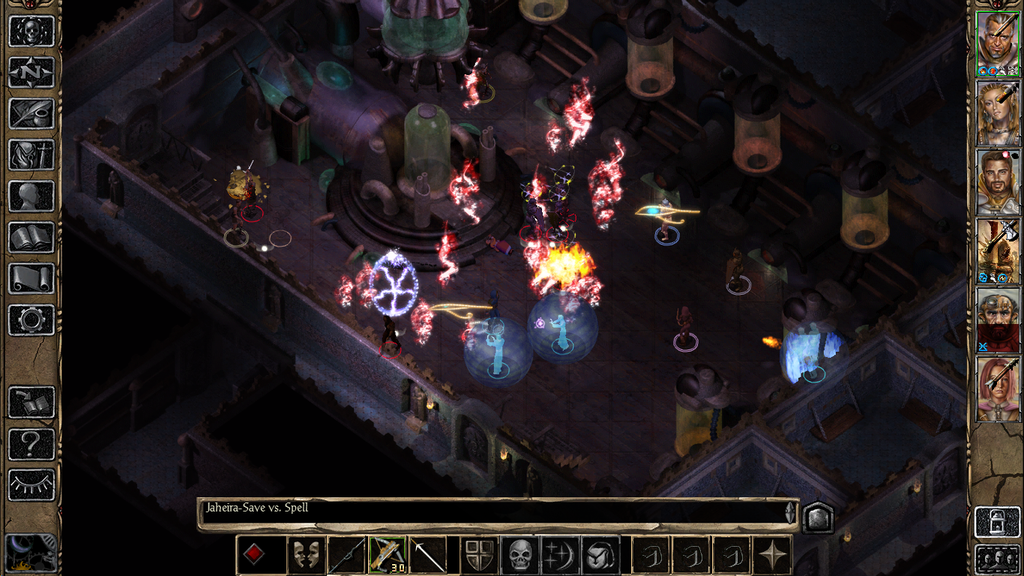Open the gear options menu
1024x576 pixels.
pos(31,320)
